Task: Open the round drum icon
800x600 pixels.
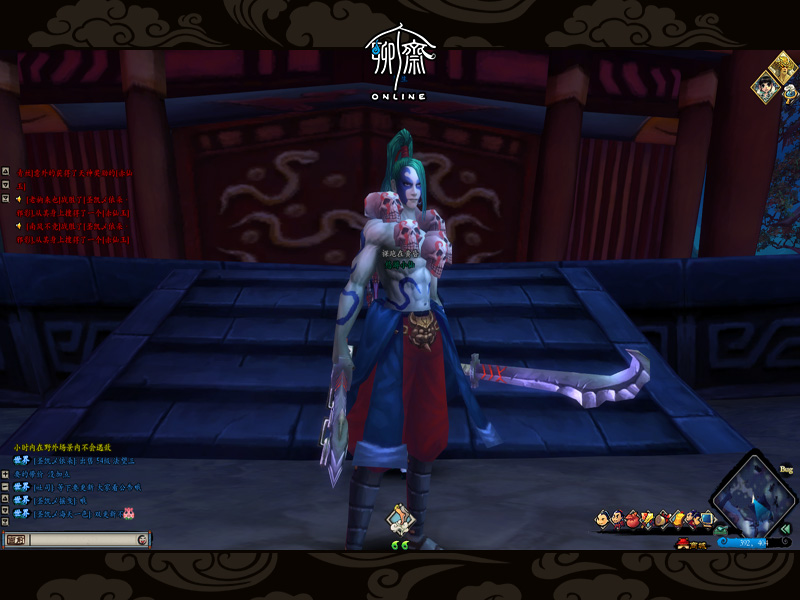Action: (662, 519)
